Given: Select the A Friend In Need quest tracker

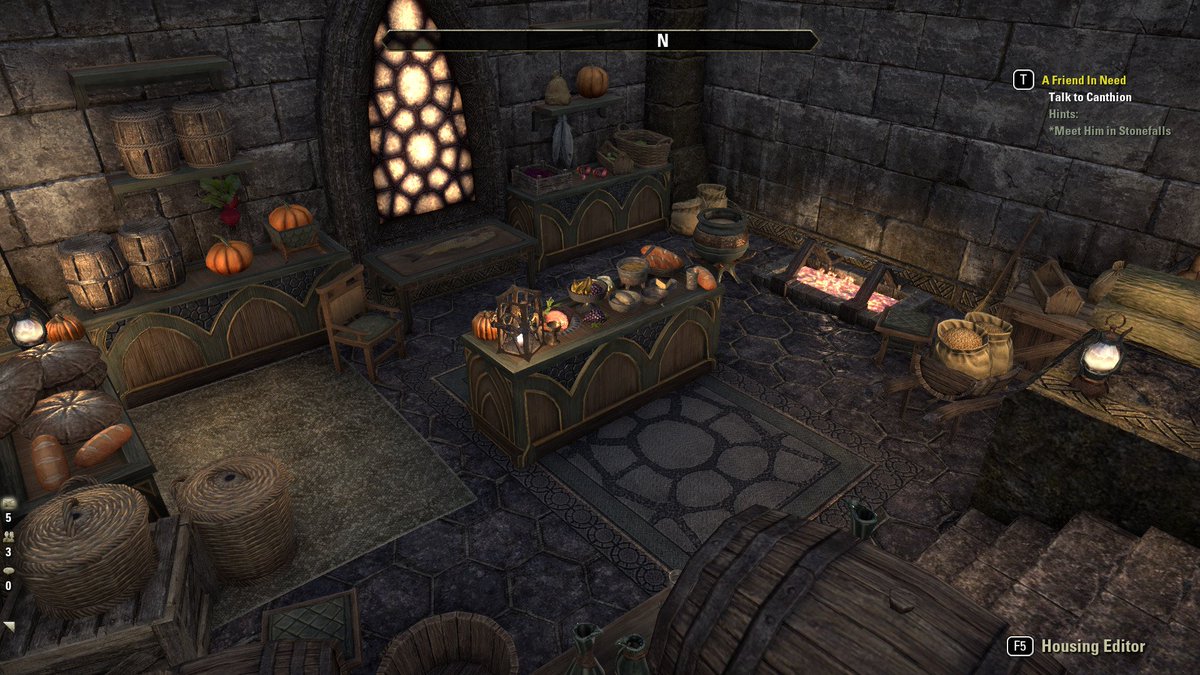Looking at the screenshot, I should [1083, 80].
